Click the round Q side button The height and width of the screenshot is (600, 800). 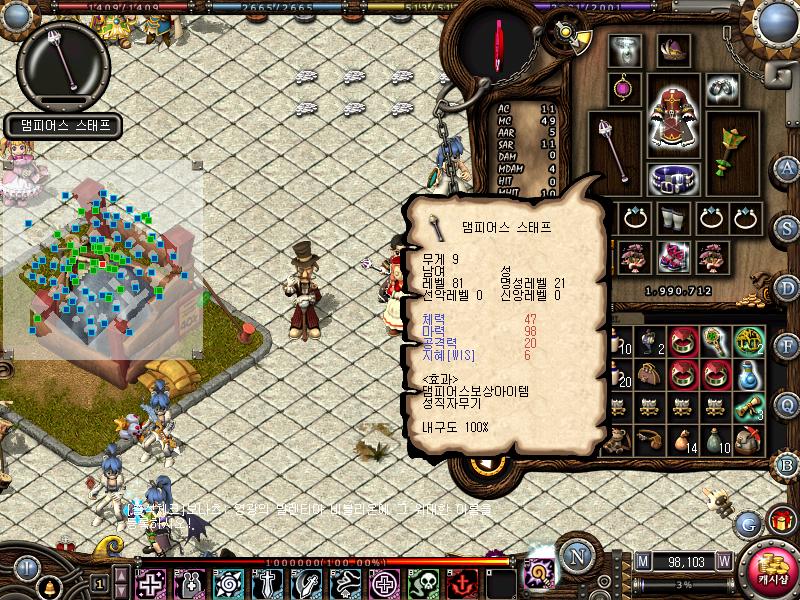[x=785, y=403]
